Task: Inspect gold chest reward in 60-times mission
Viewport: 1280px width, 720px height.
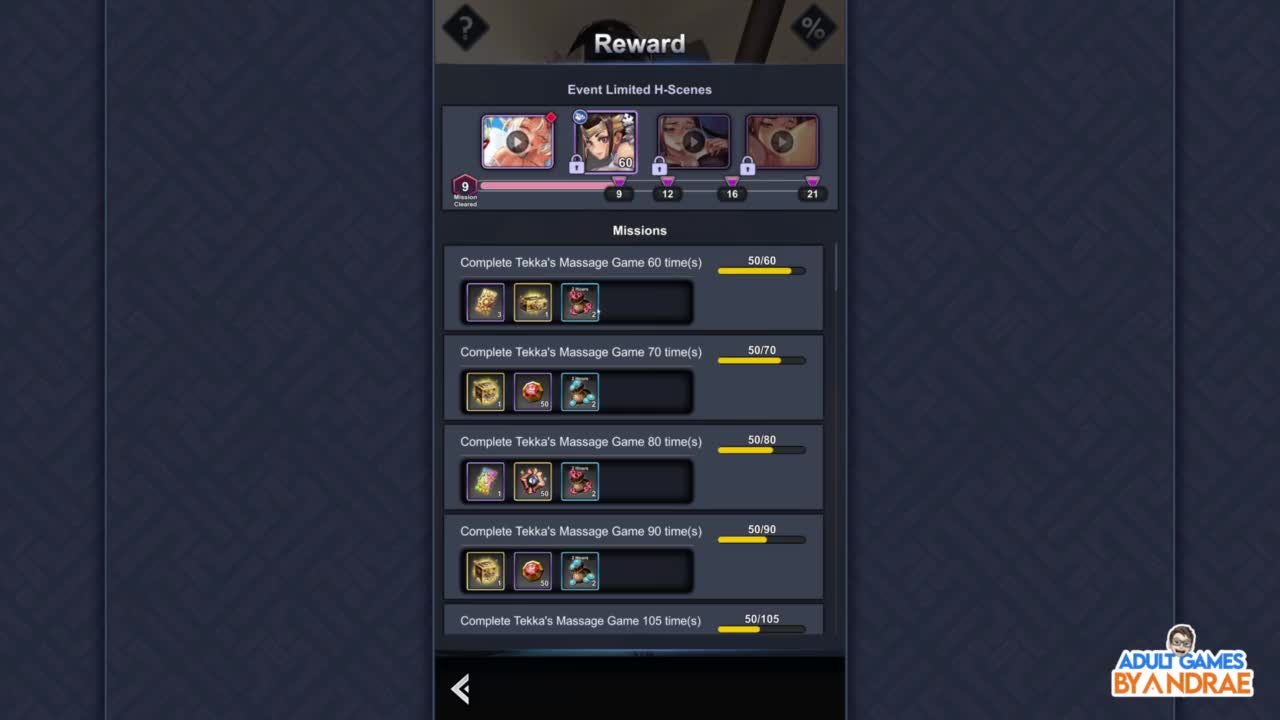Action: (532, 303)
